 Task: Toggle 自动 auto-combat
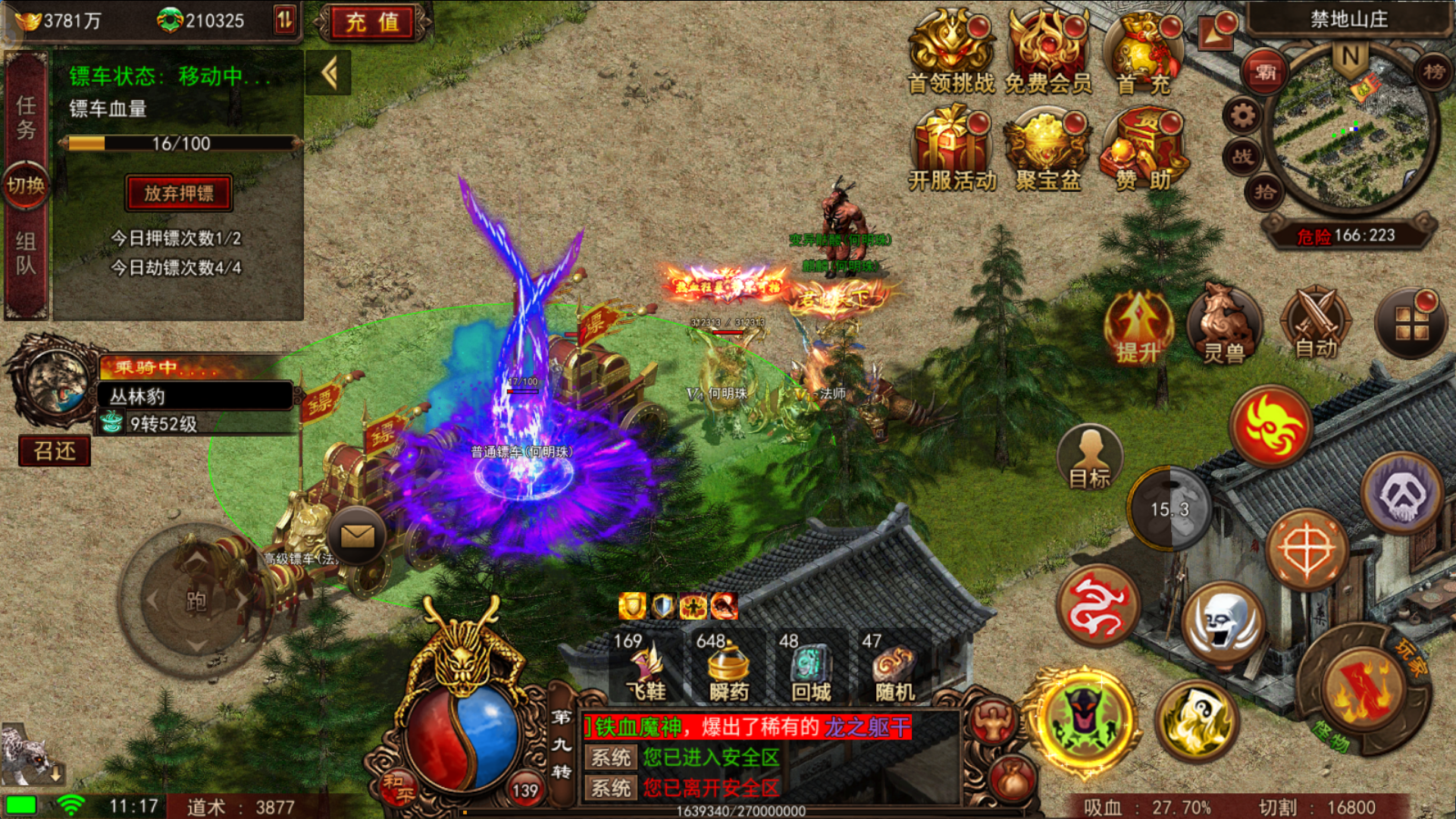coord(1316,324)
